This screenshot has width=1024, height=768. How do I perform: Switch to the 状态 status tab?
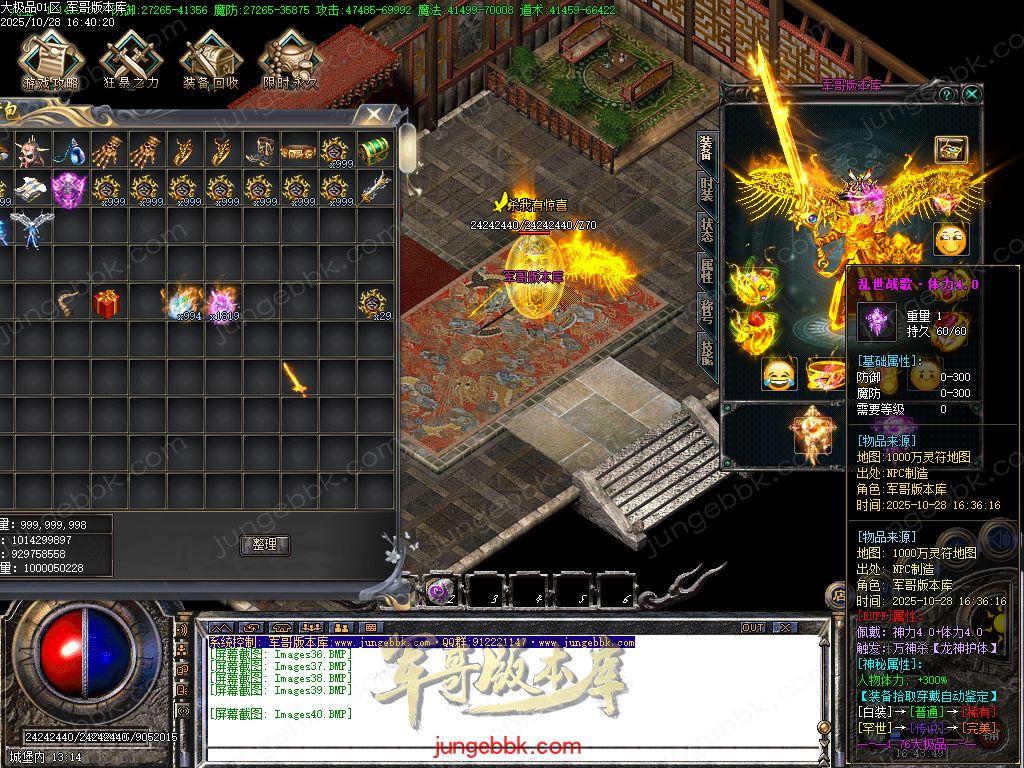[x=707, y=231]
